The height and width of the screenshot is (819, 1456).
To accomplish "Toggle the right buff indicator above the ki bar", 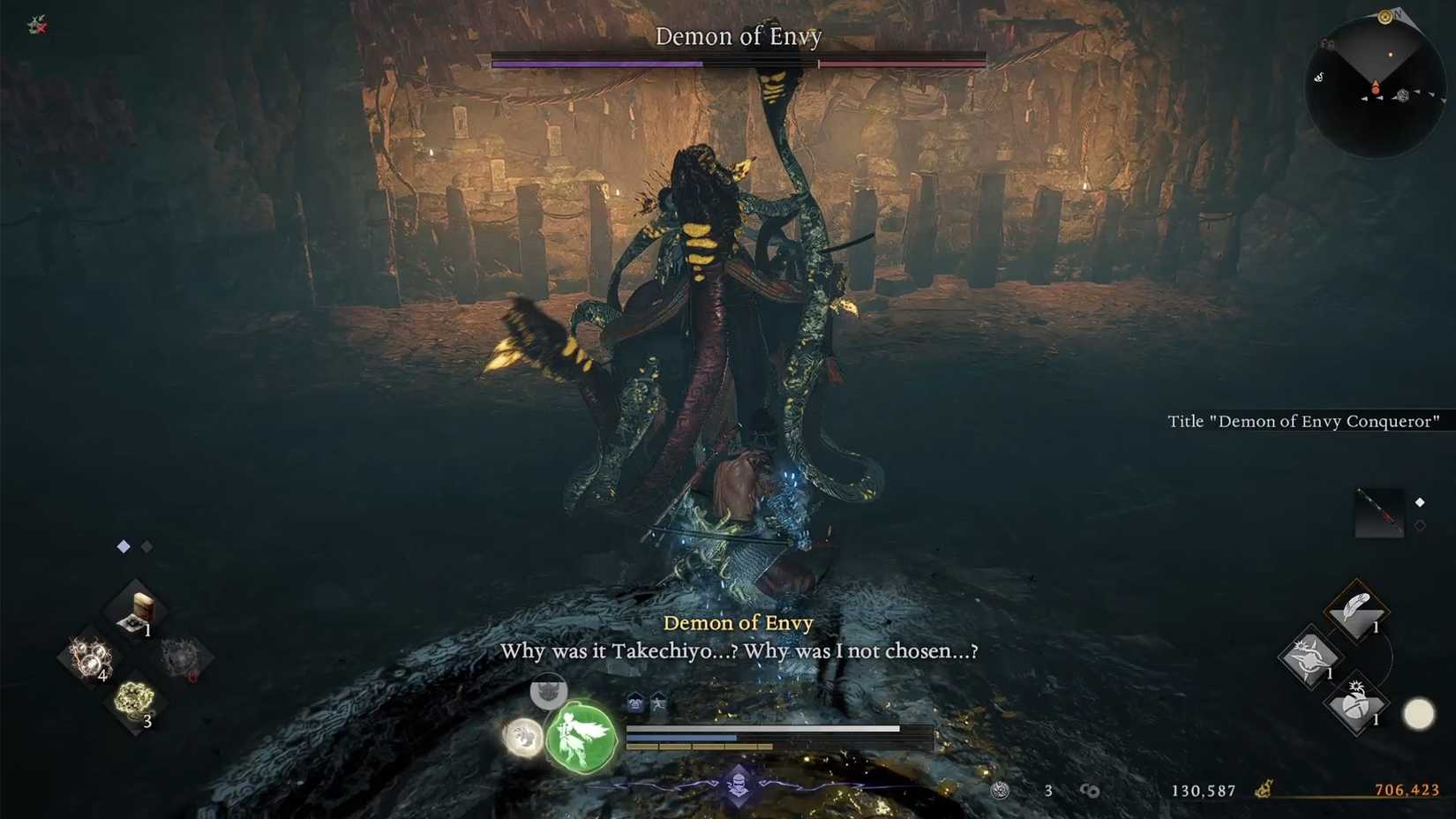I will click(658, 702).
